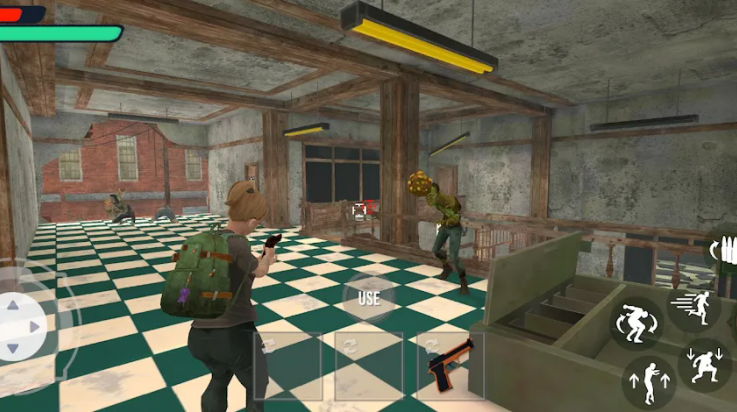Tap the USE button
Viewport: 737px width, 412px height.
click(369, 298)
